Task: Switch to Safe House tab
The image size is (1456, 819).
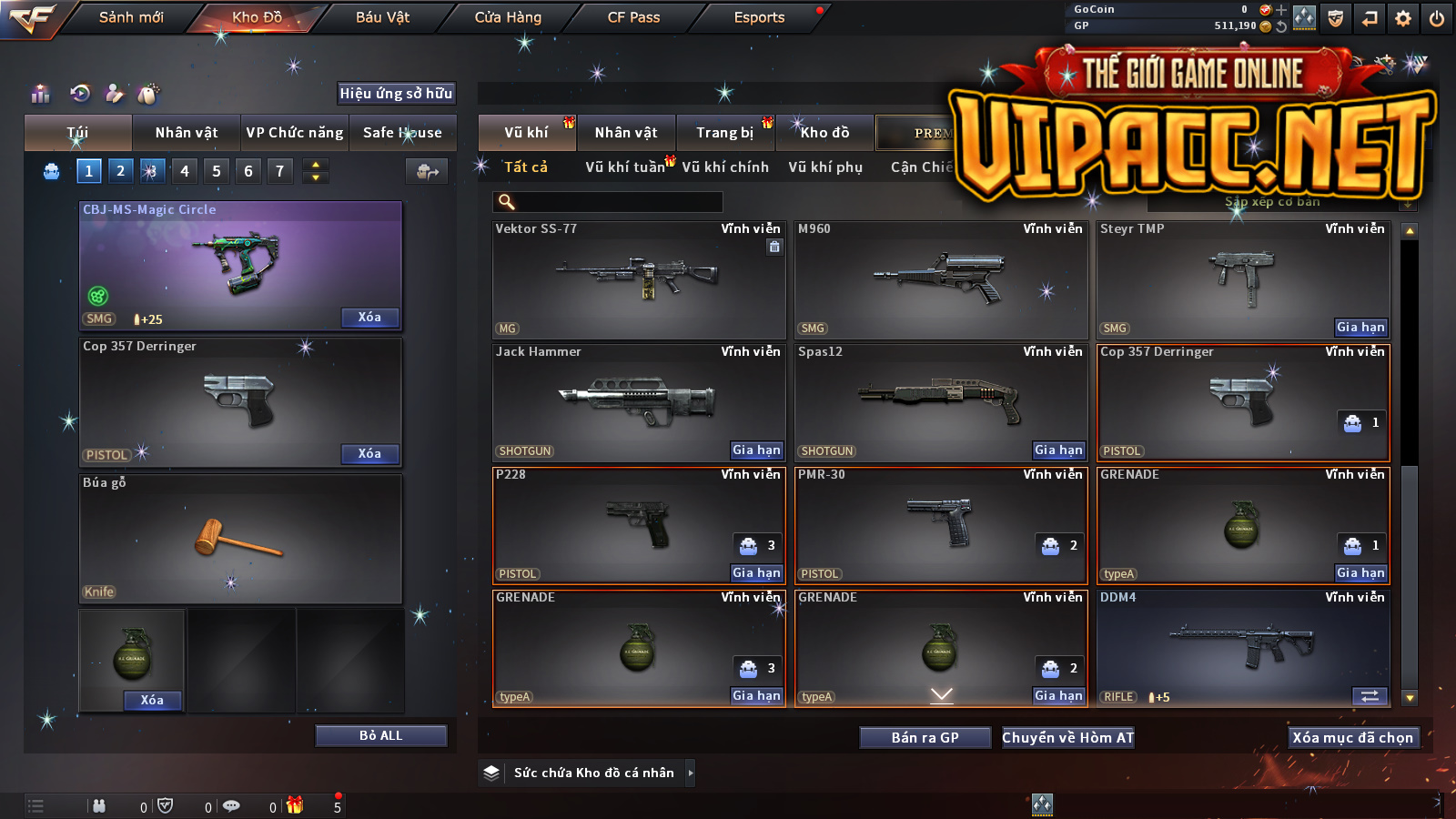Action: pos(402,133)
